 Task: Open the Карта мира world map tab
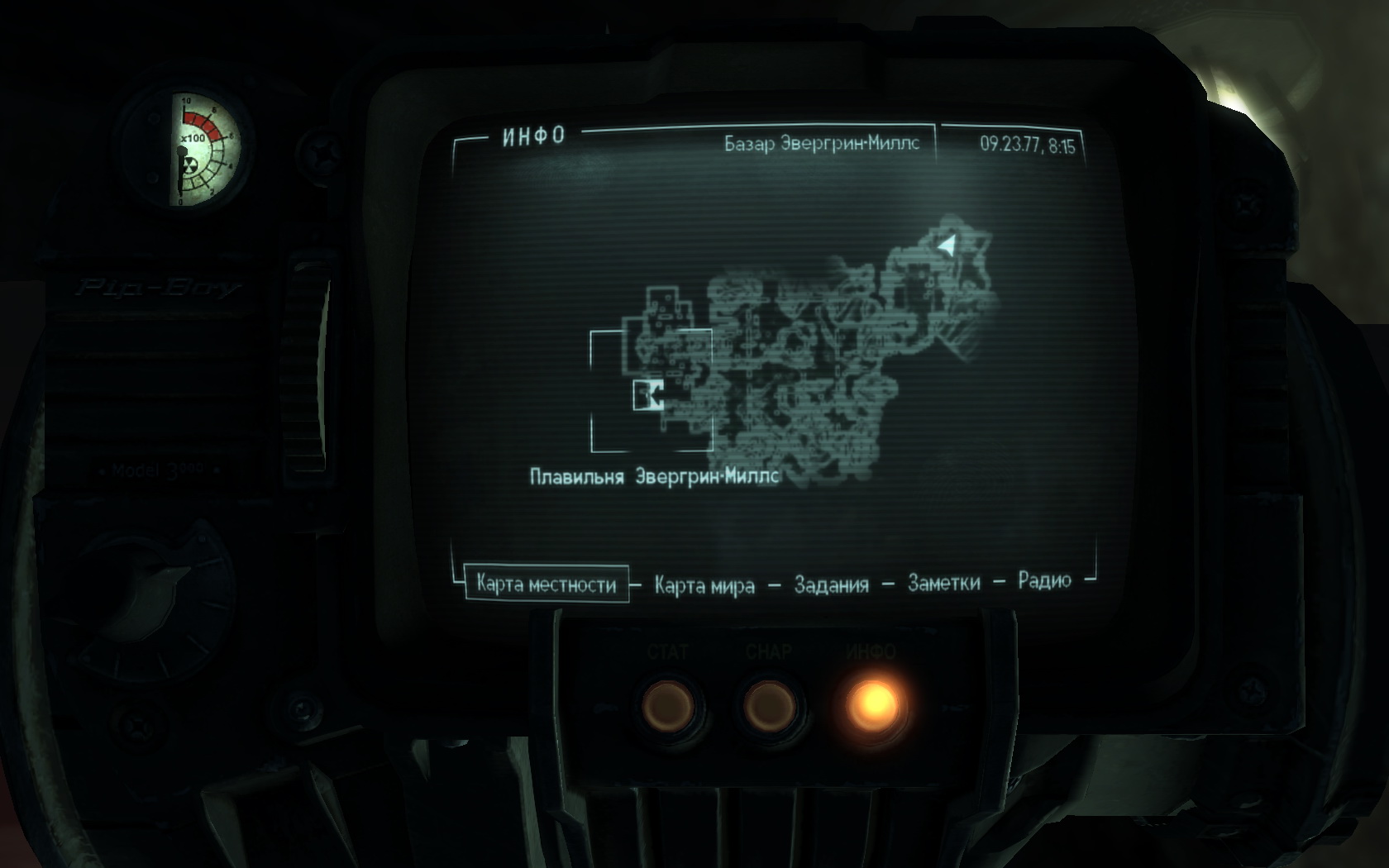pos(704,585)
